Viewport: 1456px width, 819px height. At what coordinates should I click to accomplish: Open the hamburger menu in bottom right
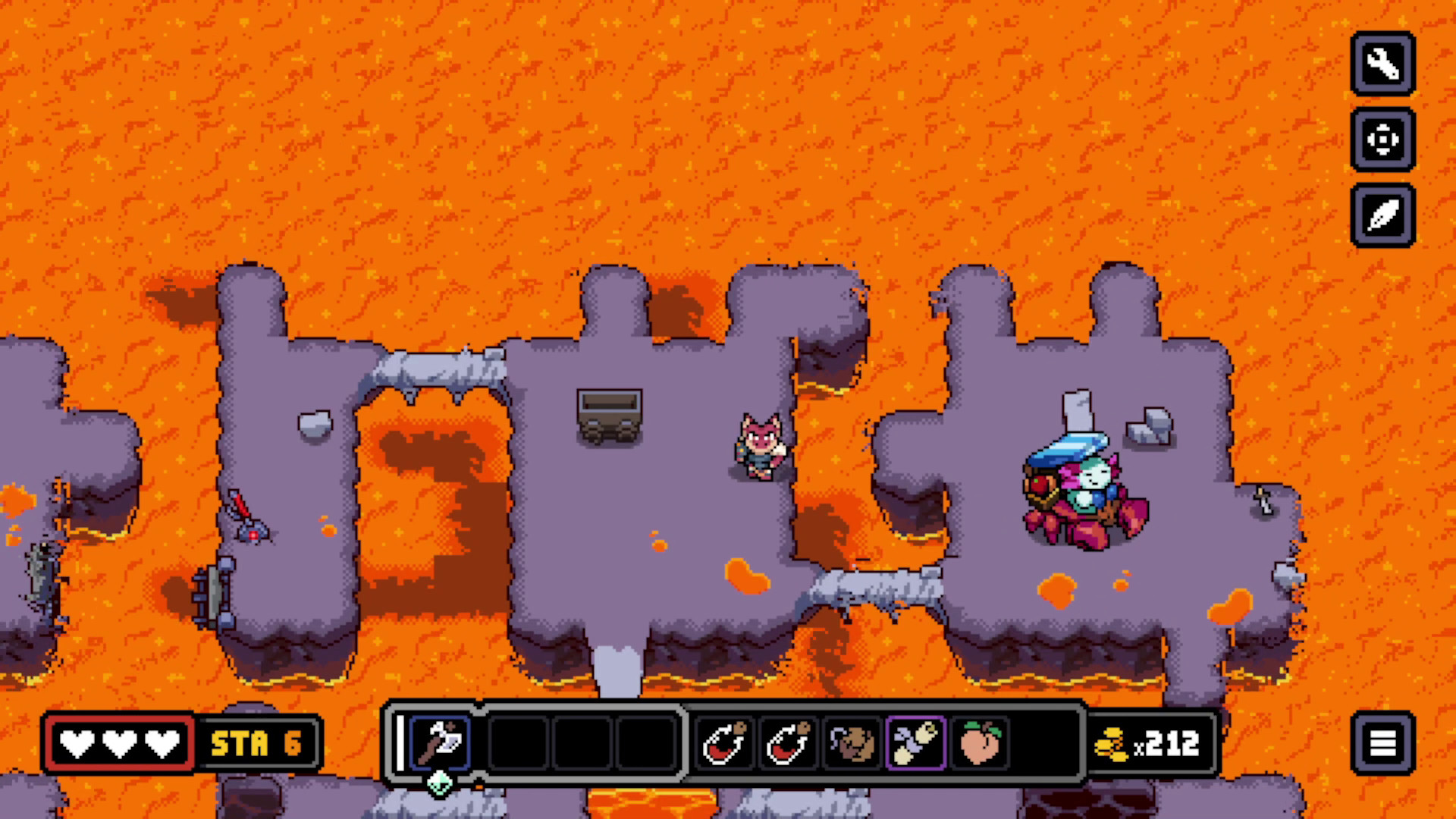1382,744
